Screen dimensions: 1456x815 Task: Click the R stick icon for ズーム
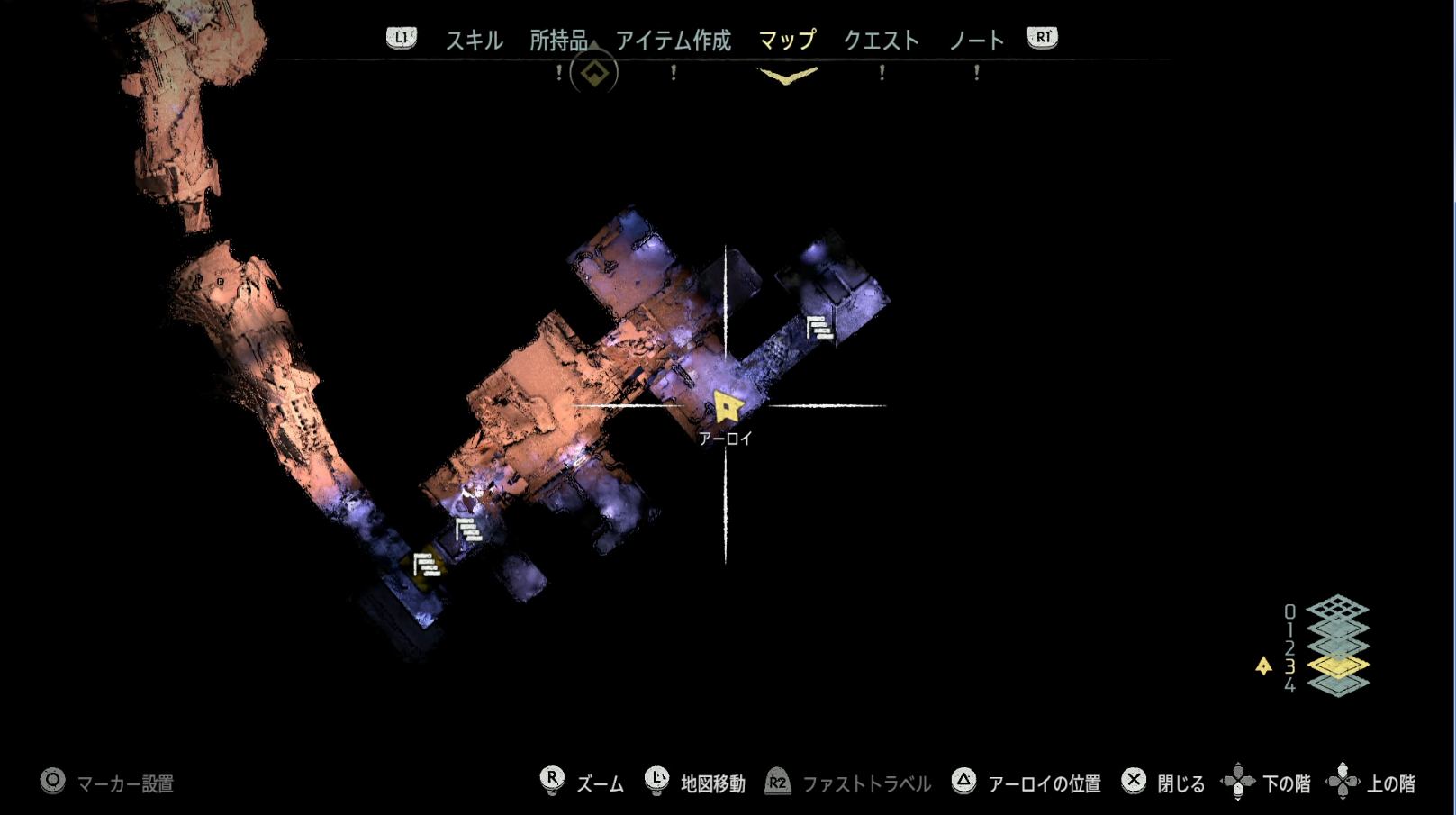(x=552, y=782)
